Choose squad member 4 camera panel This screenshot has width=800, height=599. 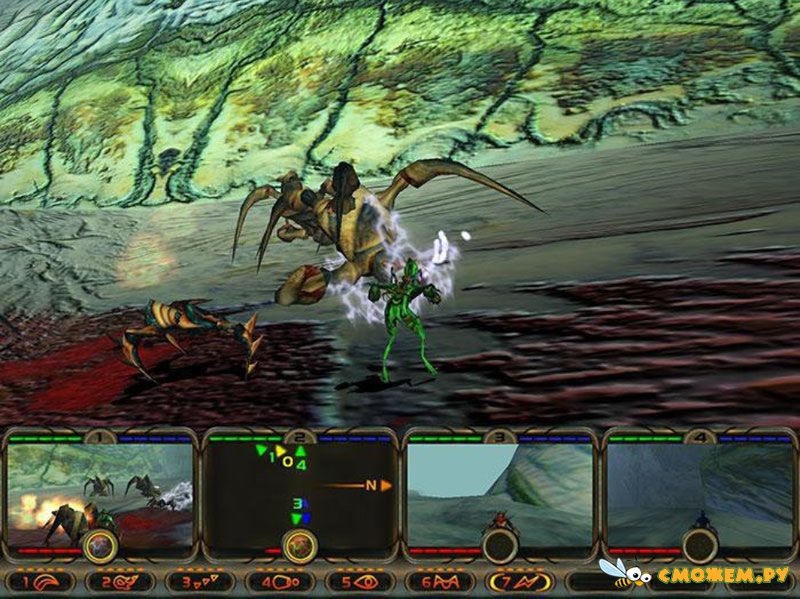[698, 490]
